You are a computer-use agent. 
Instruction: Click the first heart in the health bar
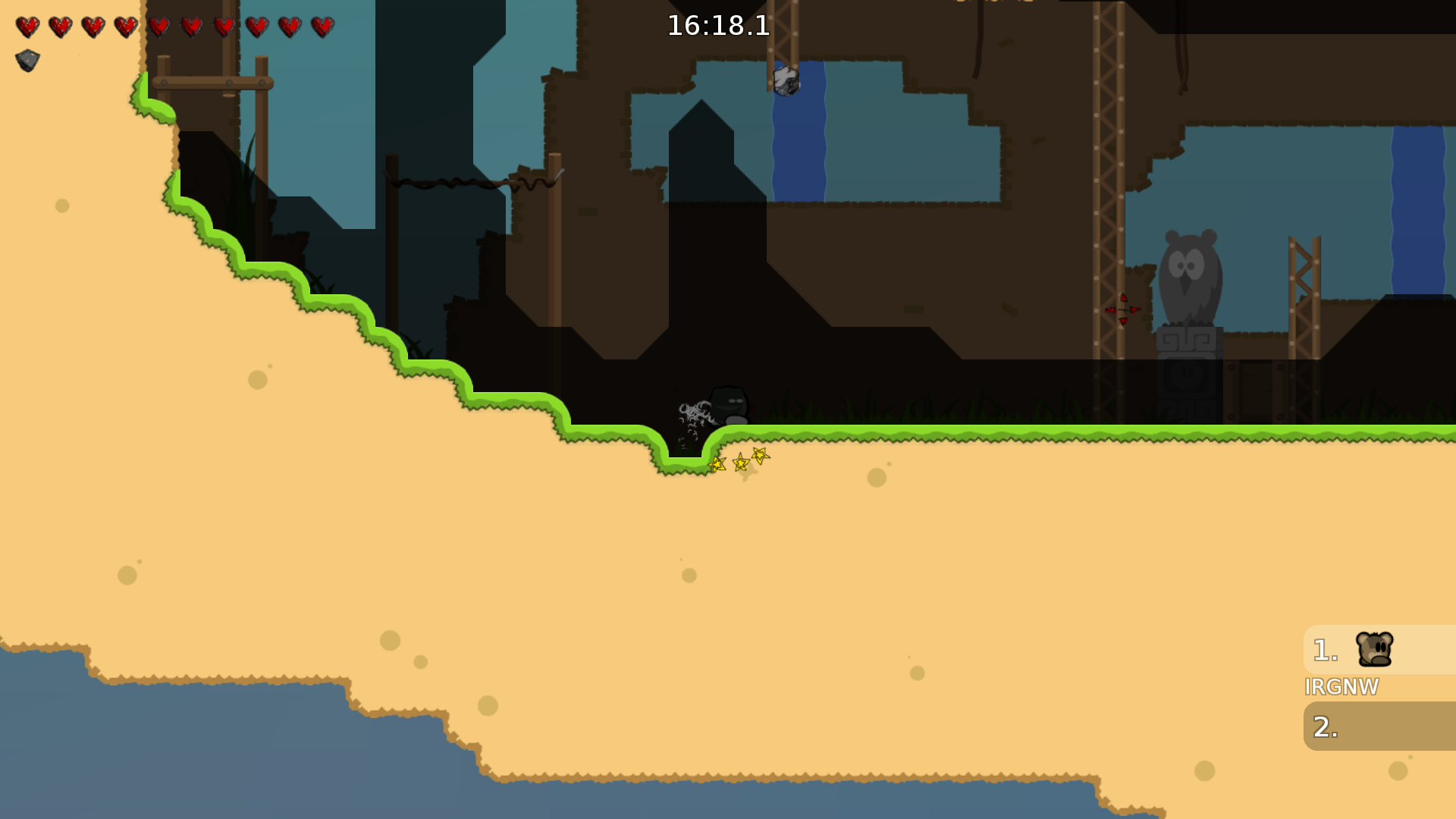(x=27, y=25)
